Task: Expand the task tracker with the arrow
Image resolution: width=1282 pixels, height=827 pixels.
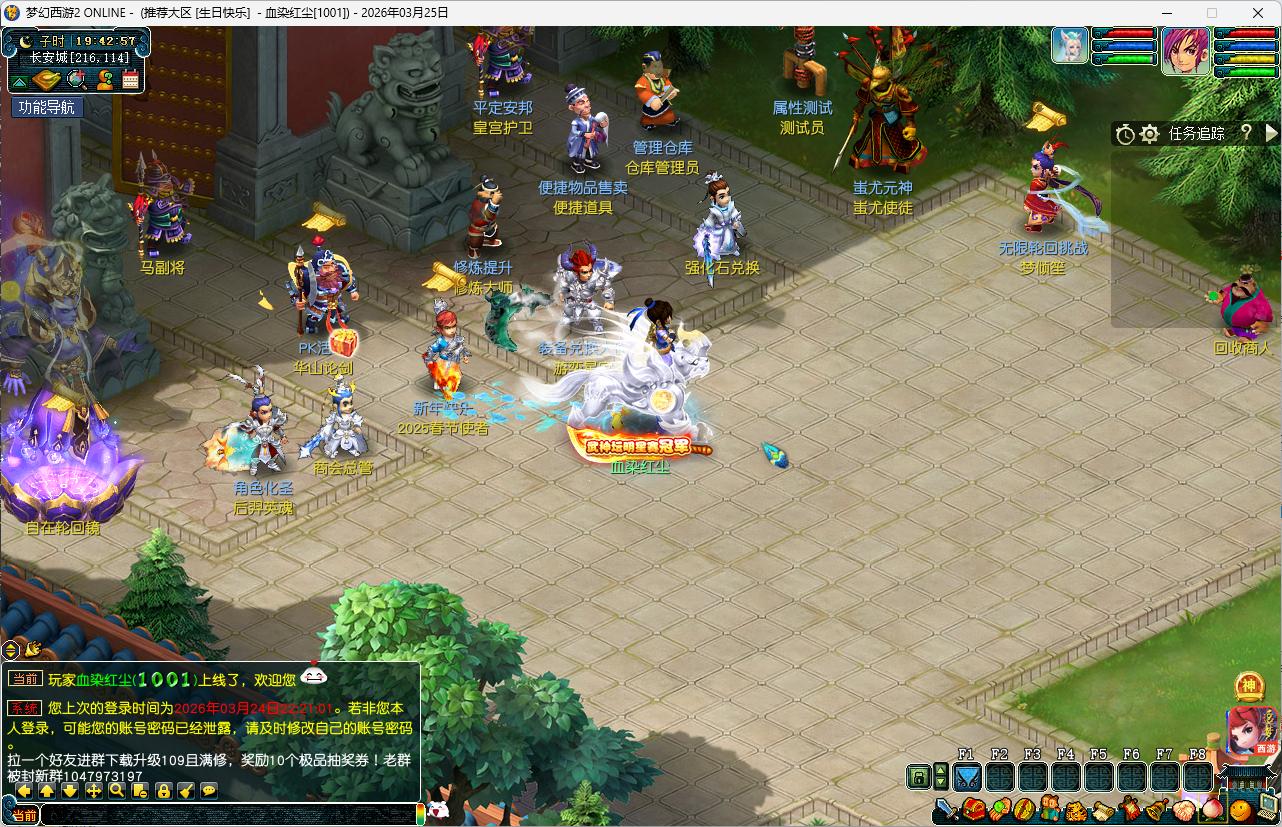Action: click(x=1272, y=133)
